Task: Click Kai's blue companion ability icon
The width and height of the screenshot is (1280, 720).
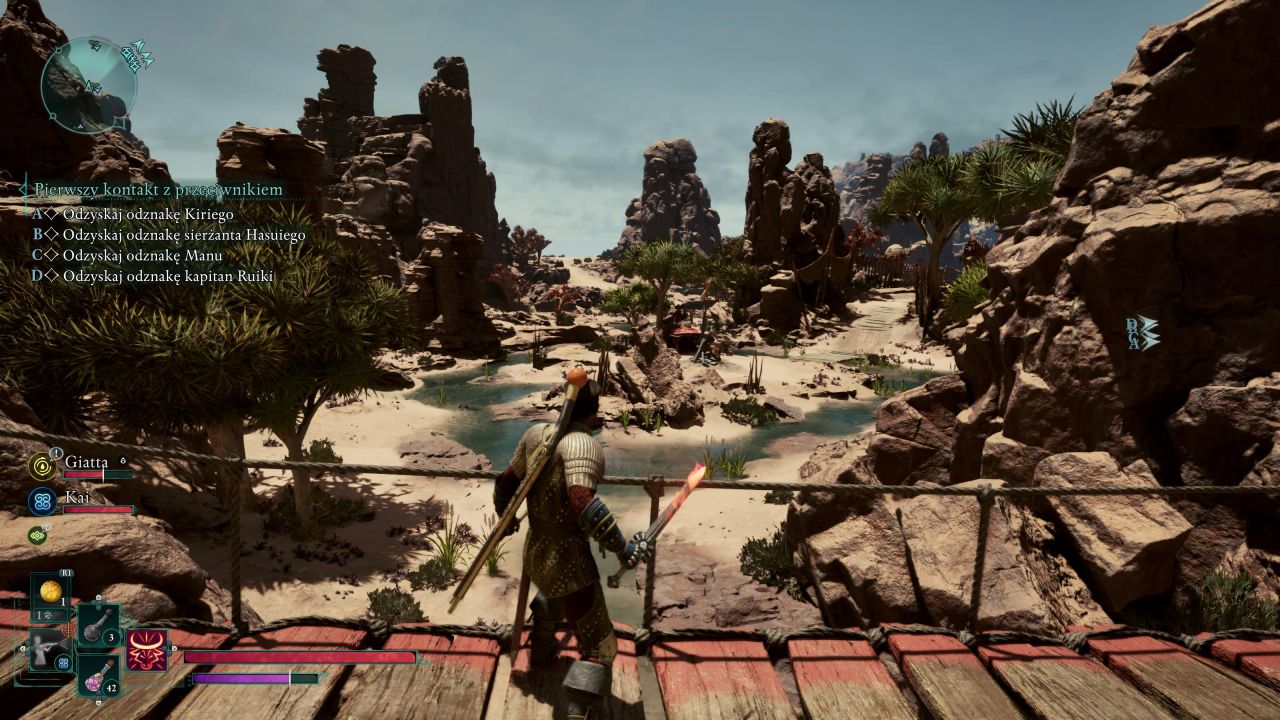Action: 43,501
